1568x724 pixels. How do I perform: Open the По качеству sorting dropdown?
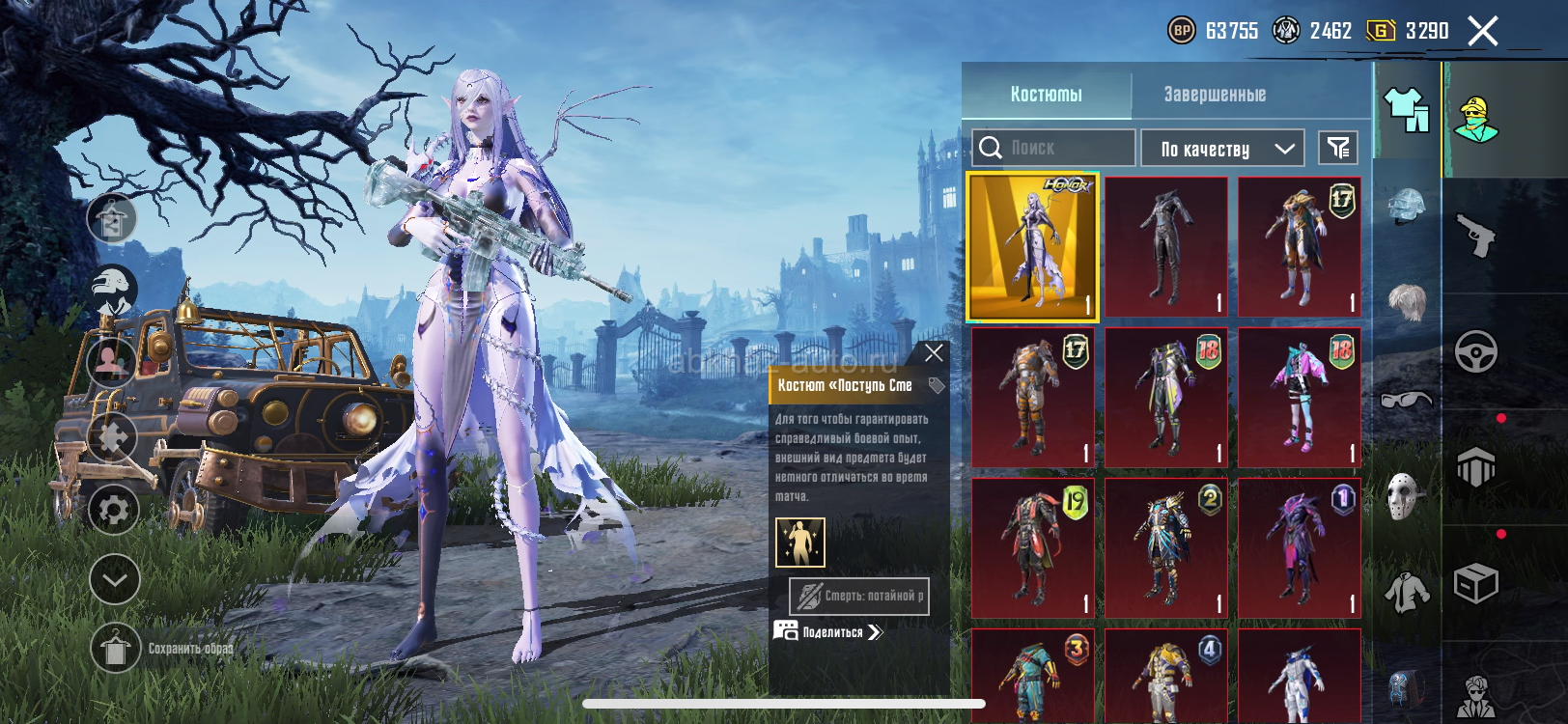pyautogui.click(x=1223, y=149)
